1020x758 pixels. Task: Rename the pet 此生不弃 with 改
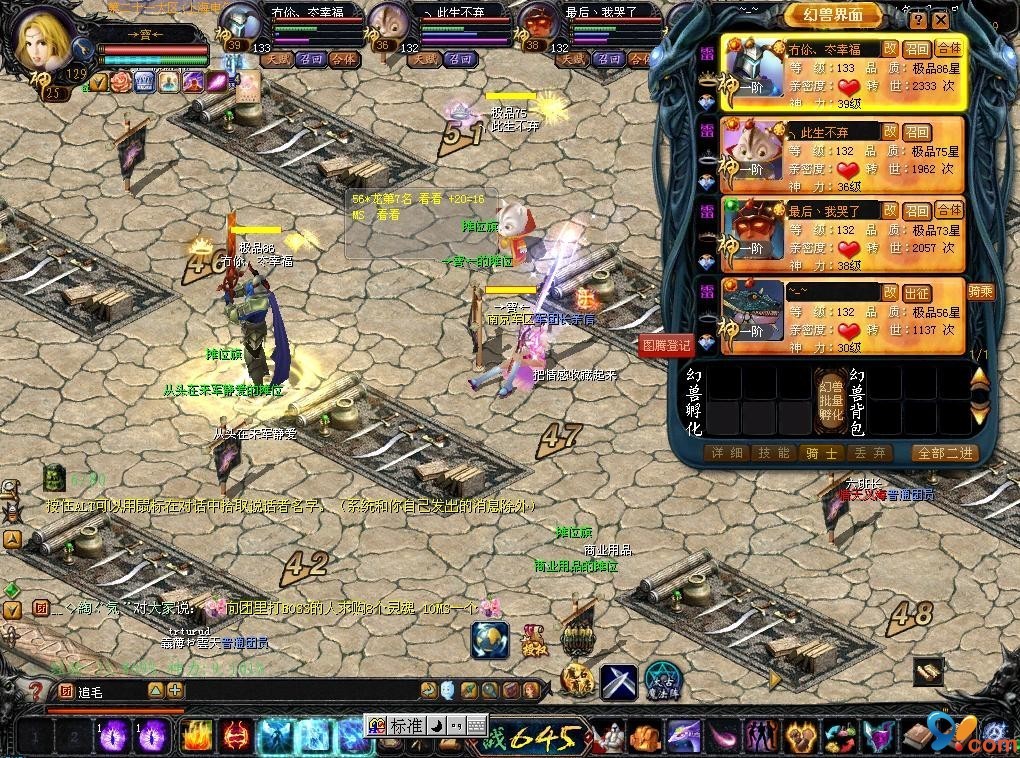(x=889, y=131)
